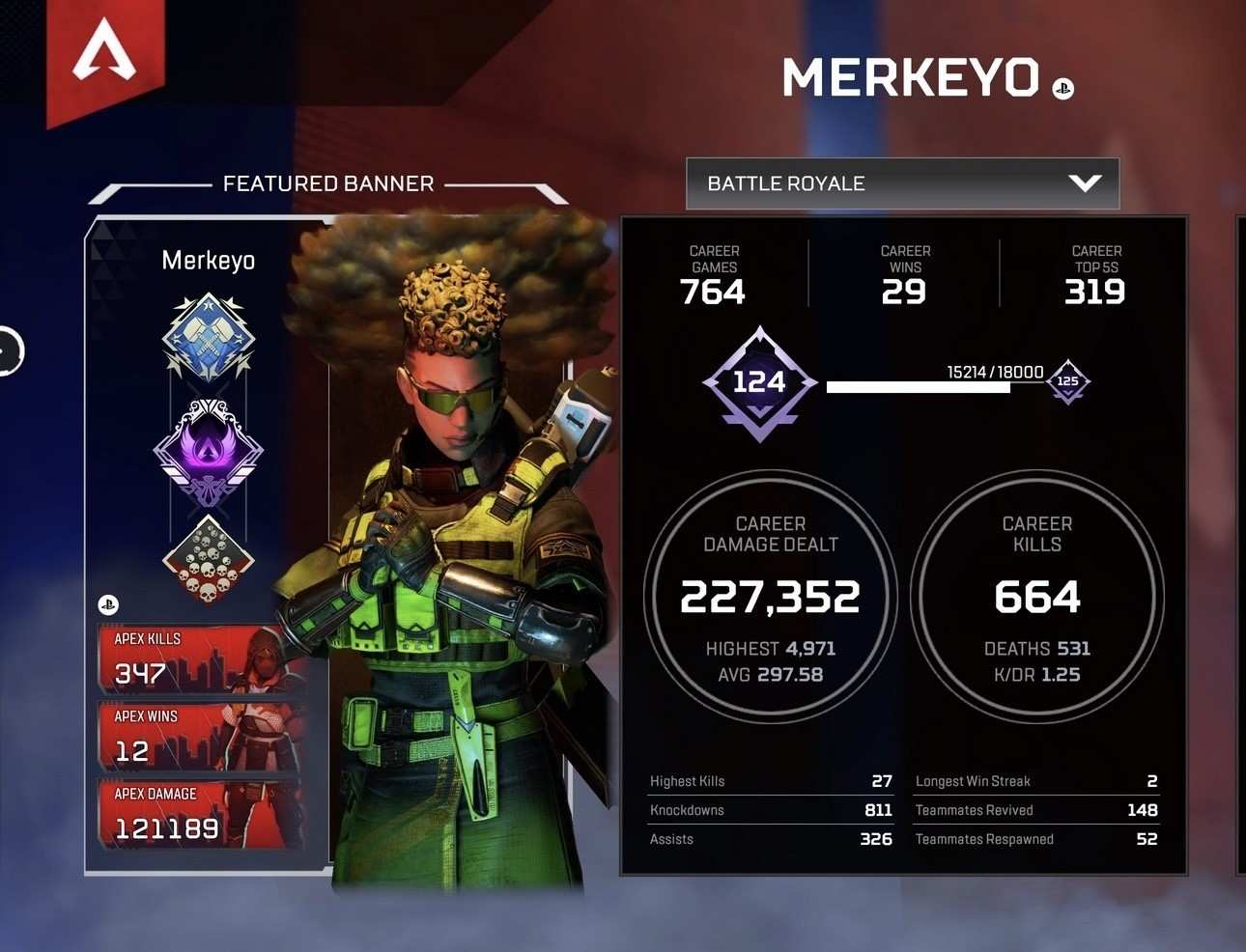Click the PlayStation icon on the featured banner
Viewport: 1246px width, 952px height.
108,604
